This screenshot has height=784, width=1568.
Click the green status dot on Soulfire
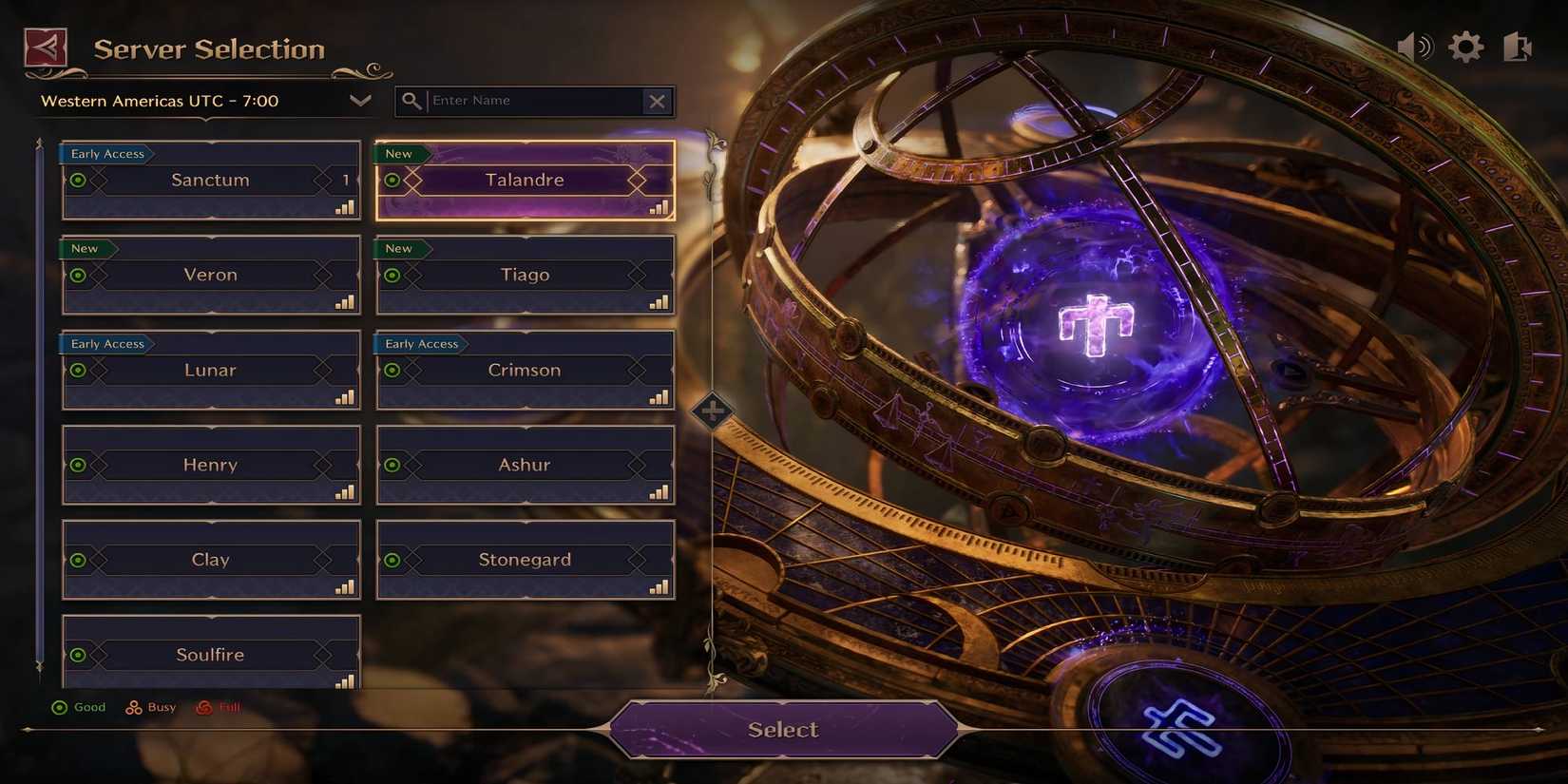click(x=78, y=655)
